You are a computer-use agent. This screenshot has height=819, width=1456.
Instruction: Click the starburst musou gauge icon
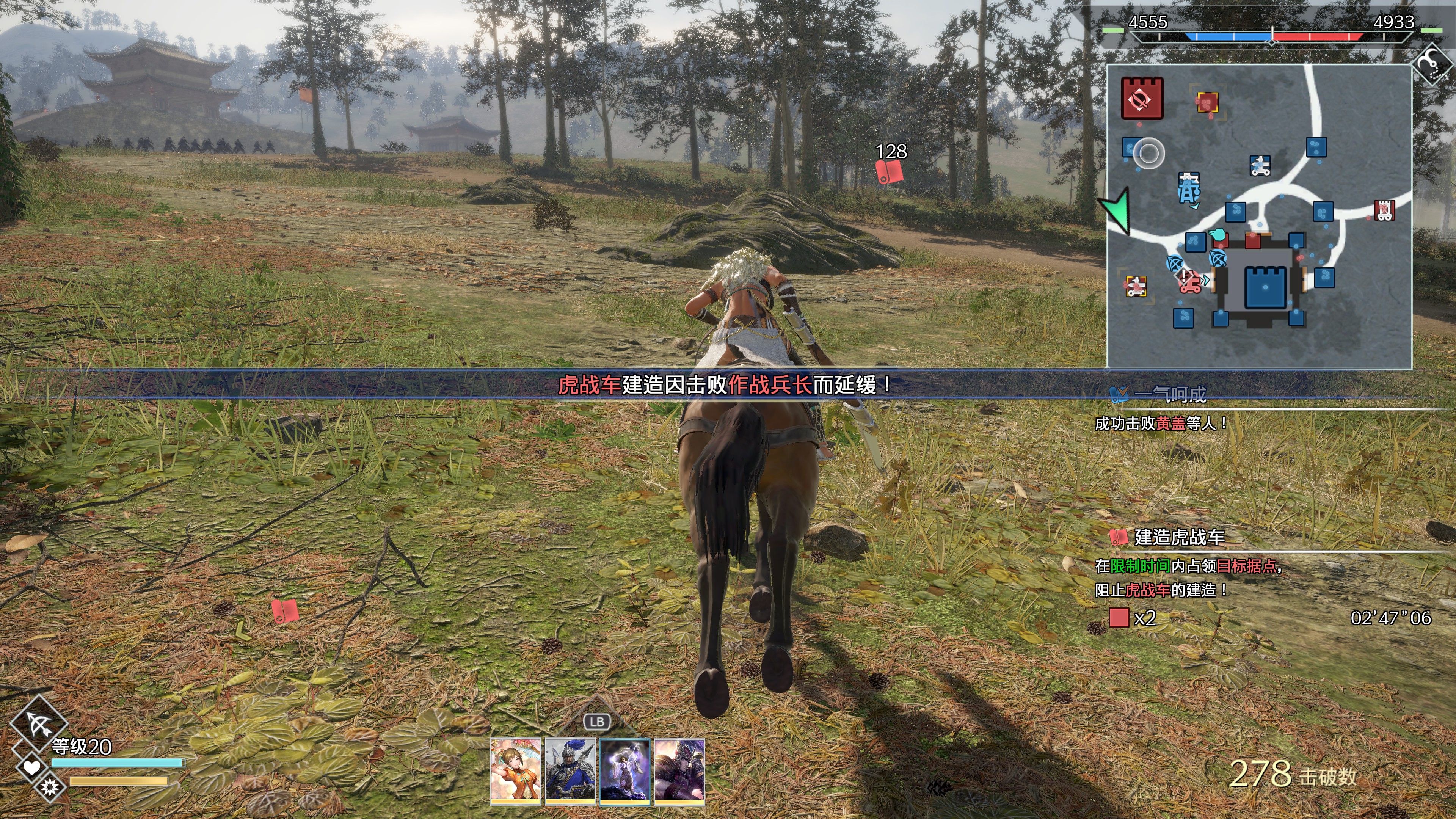click(50, 786)
